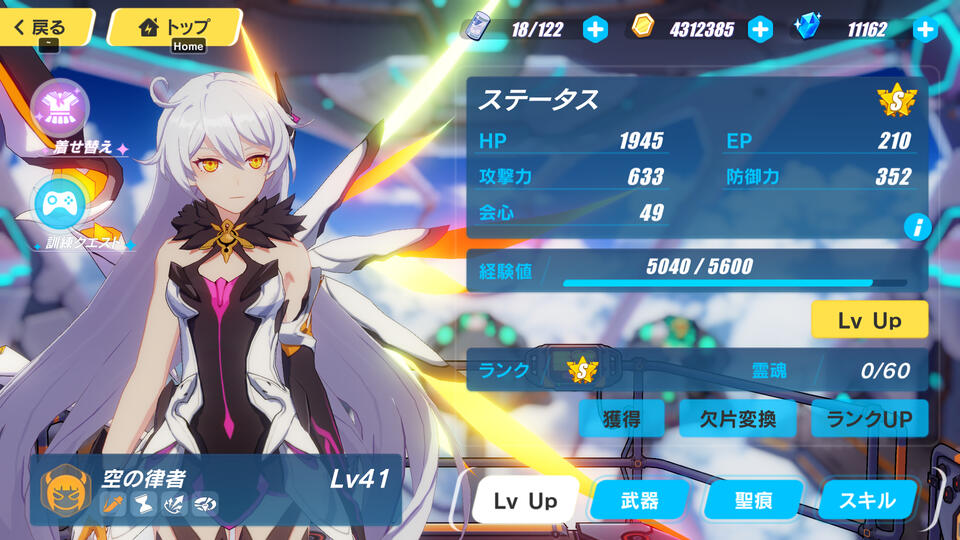Show status details with the info icon
Viewport: 960px width, 540px height.
point(917,226)
